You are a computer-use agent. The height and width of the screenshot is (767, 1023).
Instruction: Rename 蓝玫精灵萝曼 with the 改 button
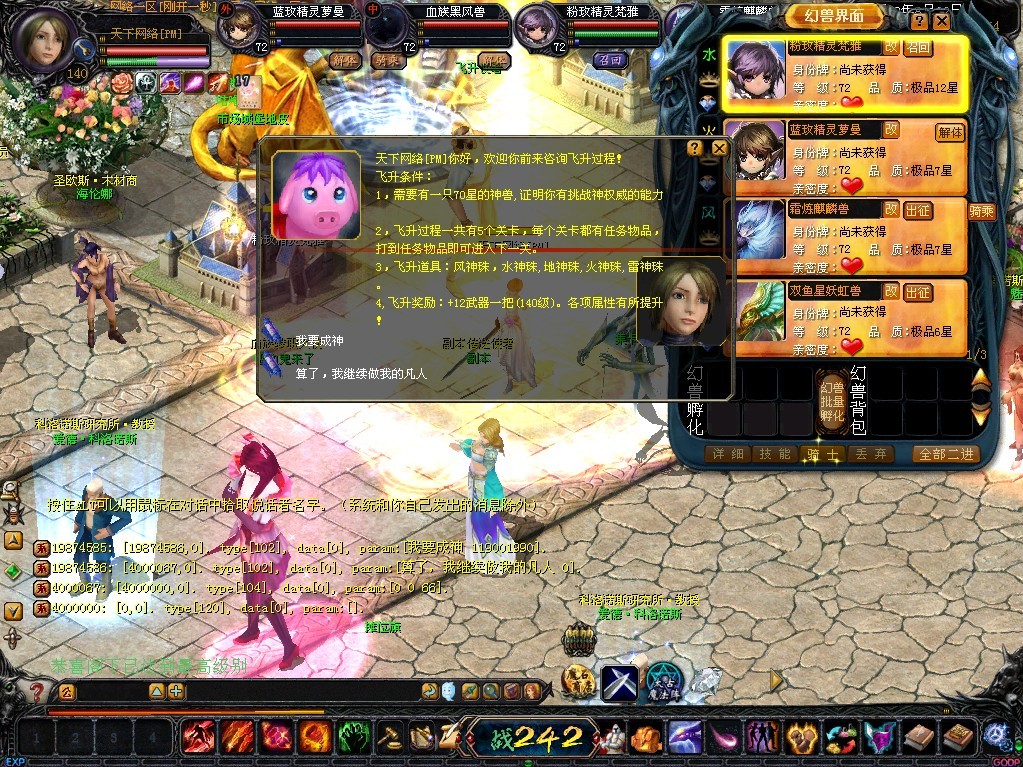[x=890, y=130]
